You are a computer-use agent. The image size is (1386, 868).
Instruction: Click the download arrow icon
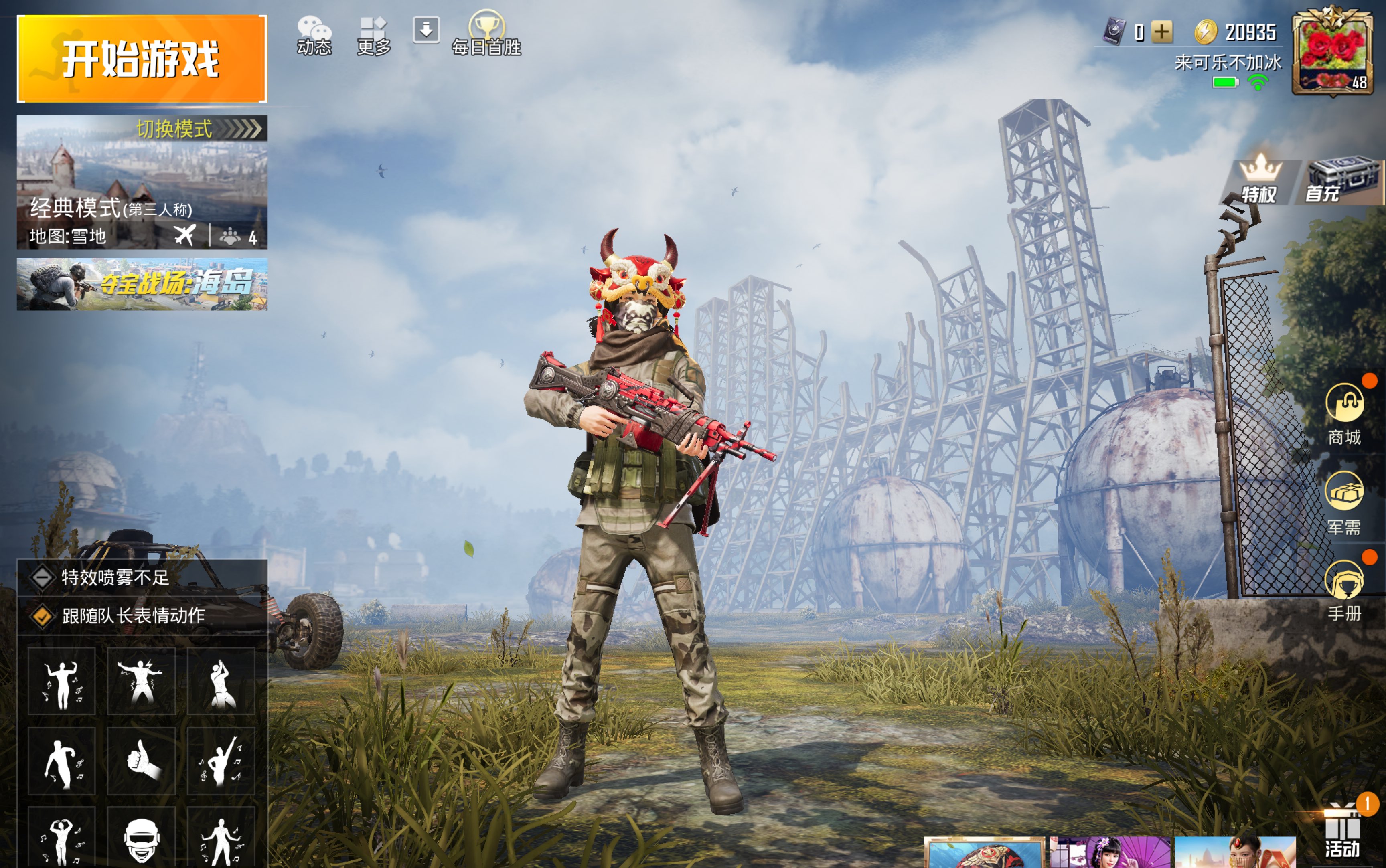[426, 30]
